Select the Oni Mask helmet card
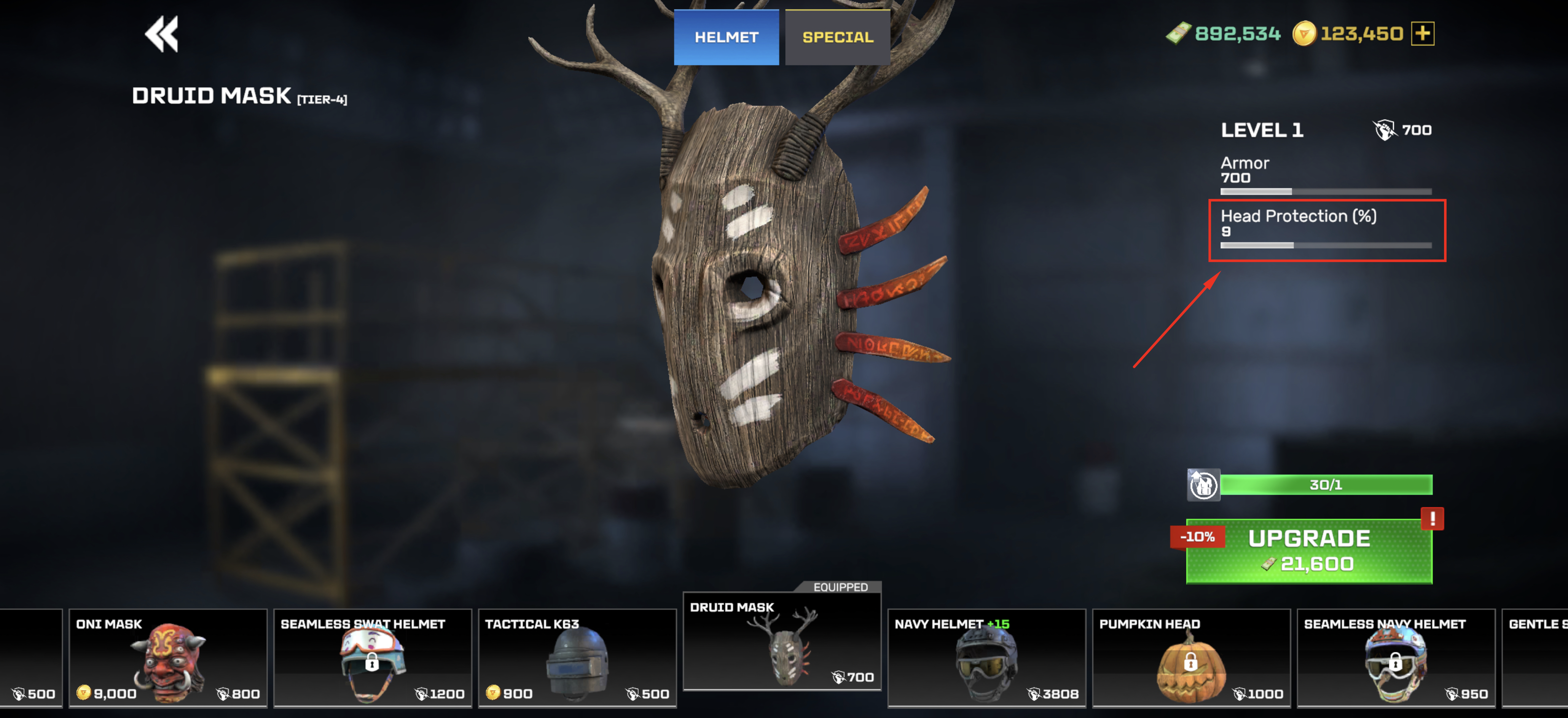Screen dimensions: 1568x718 pyautogui.click(x=168, y=658)
